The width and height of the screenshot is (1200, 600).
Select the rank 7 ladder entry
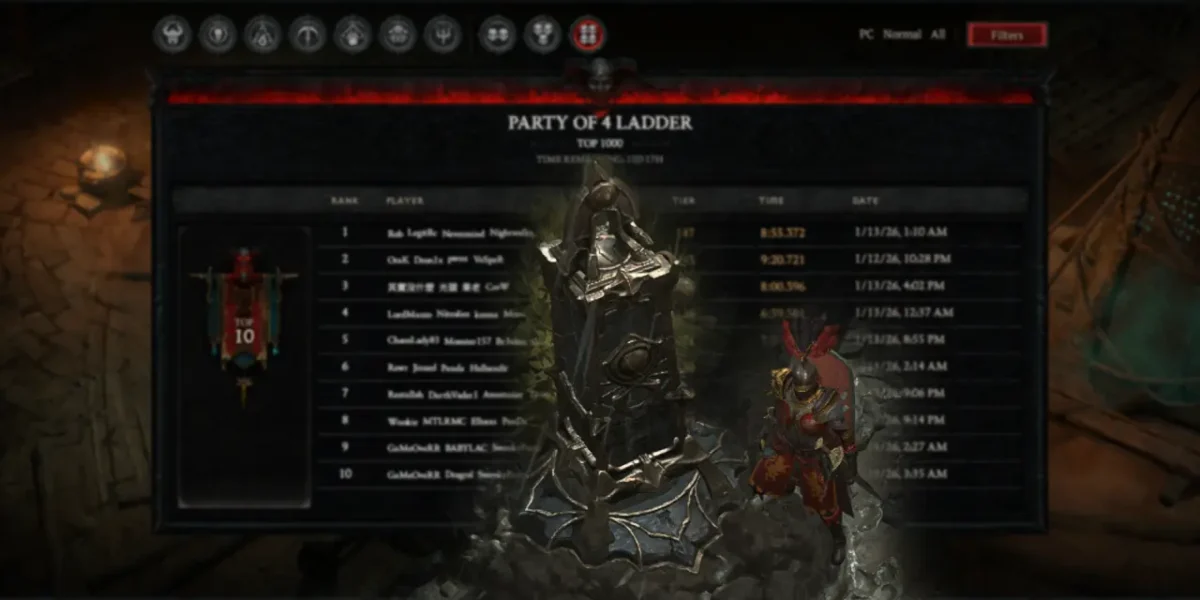point(450,394)
